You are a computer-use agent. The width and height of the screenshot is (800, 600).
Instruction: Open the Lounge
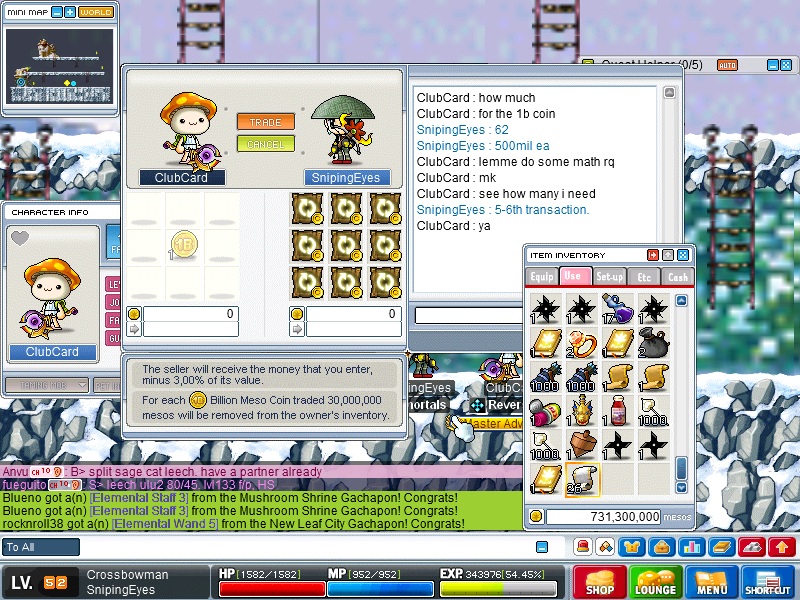(655, 582)
